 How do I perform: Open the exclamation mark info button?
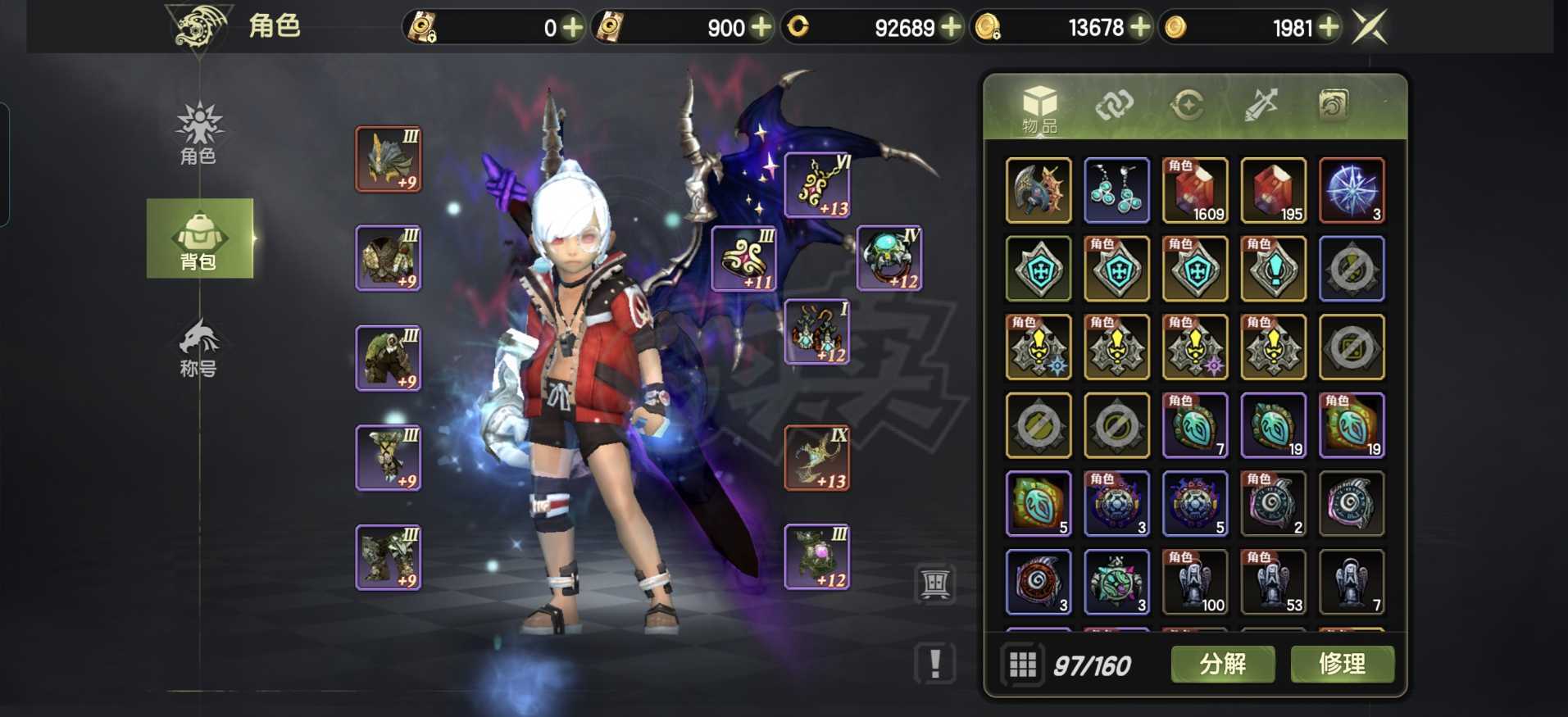coord(935,662)
